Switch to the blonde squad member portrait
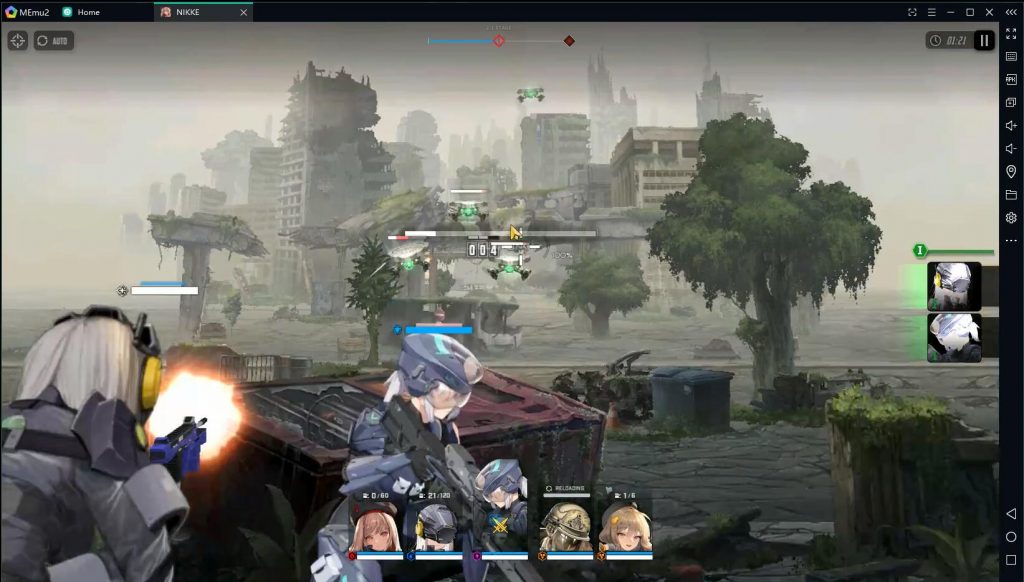Screen dimensions: 1024x582 625,528
